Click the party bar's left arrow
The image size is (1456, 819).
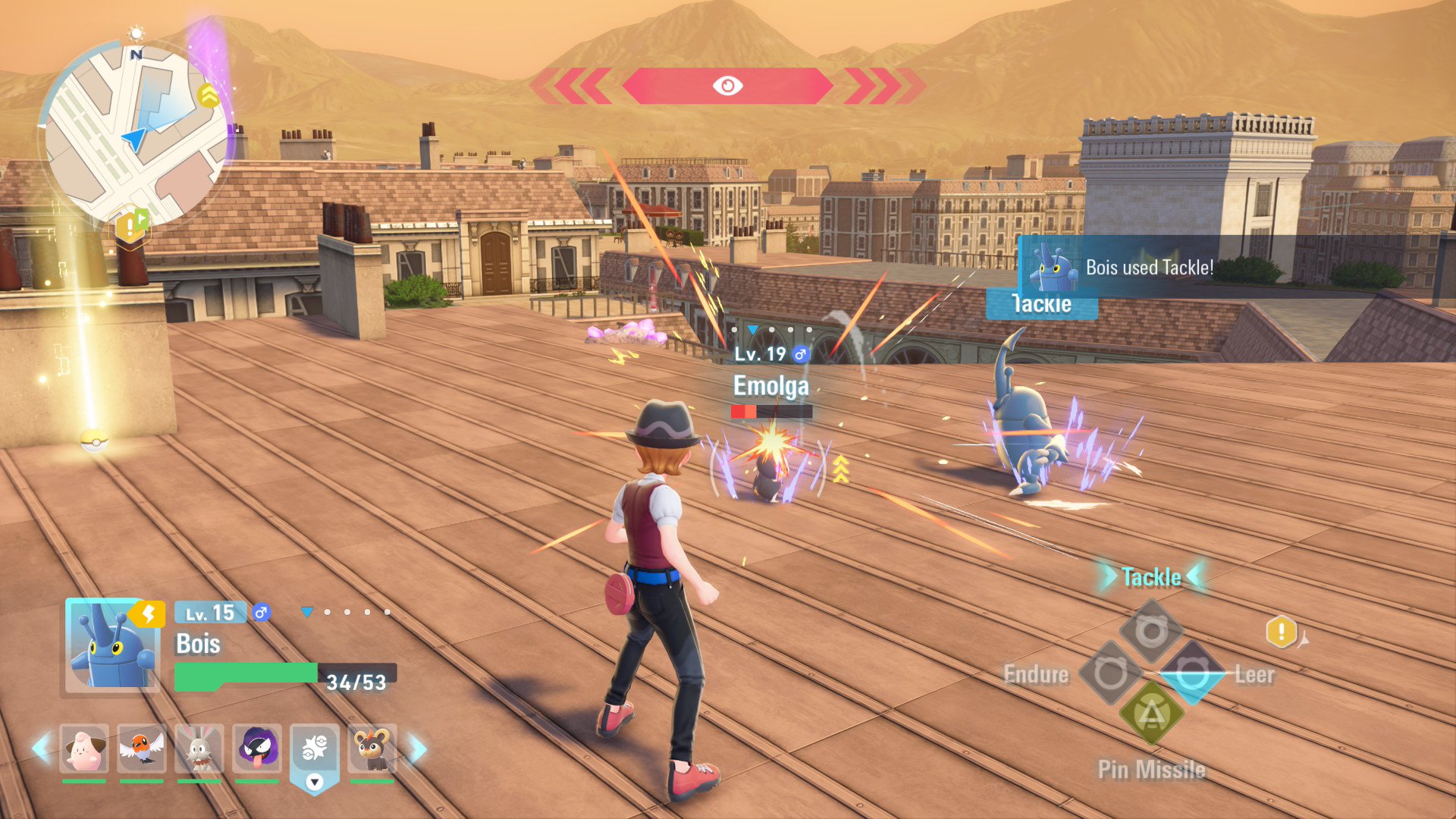click(41, 748)
